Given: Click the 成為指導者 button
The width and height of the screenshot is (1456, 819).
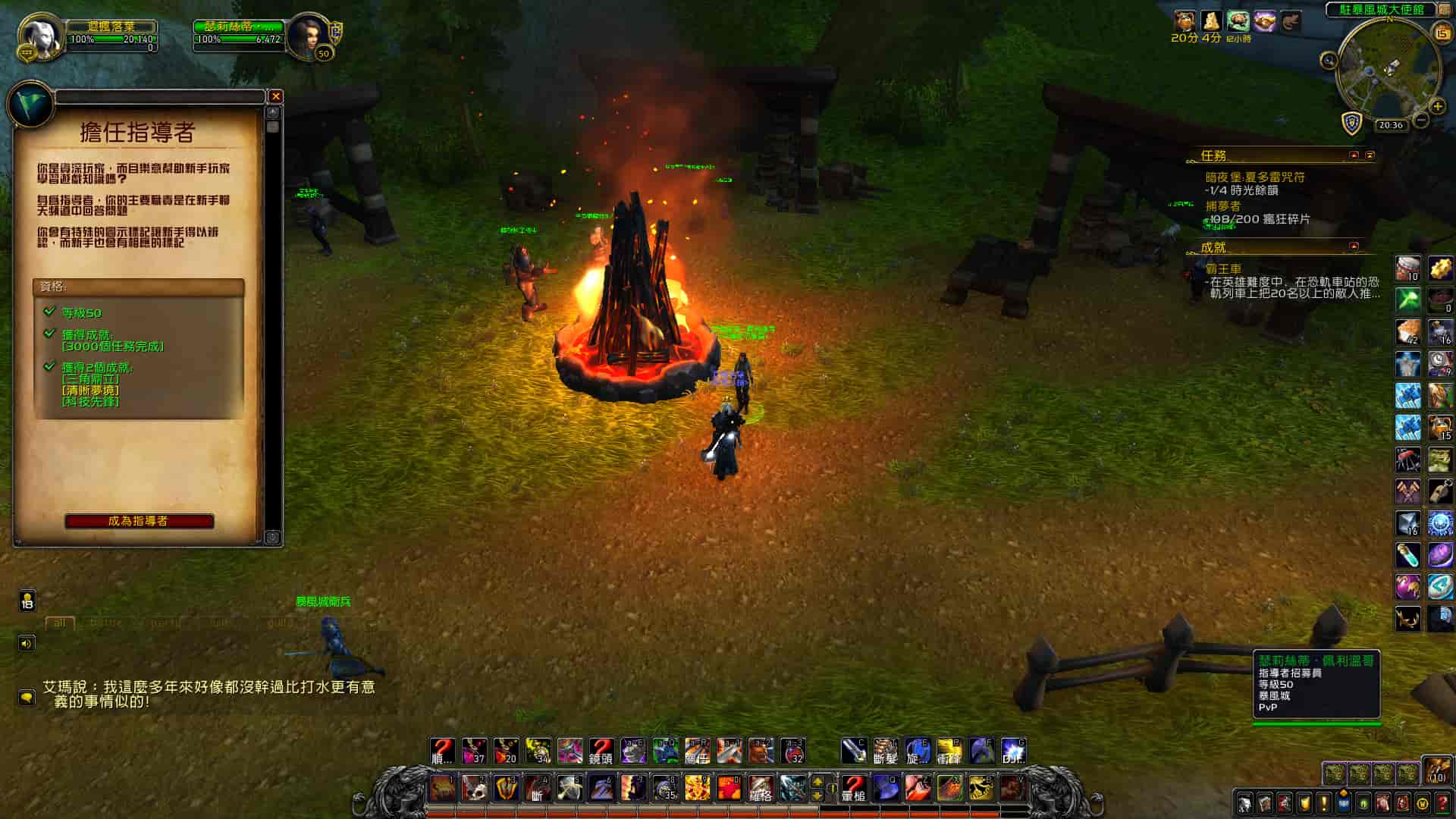Looking at the screenshot, I should pyautogui.click(x=139, y=521).
